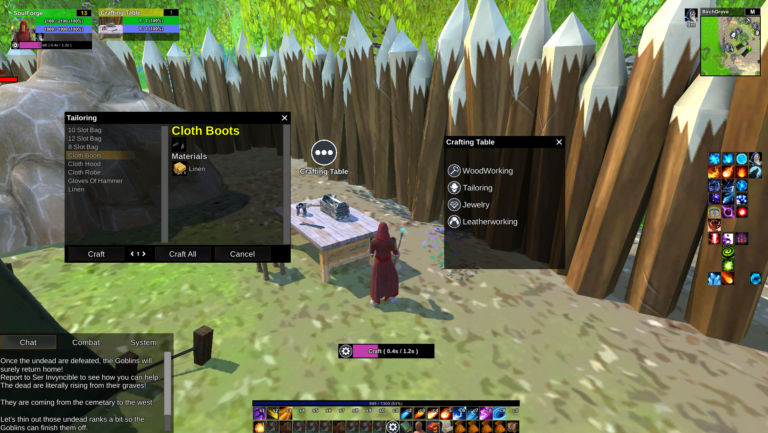The height and width of the screenshot is (433, 768).
Task: Craft All Cloth Boots
Action: tap(182, 254)
